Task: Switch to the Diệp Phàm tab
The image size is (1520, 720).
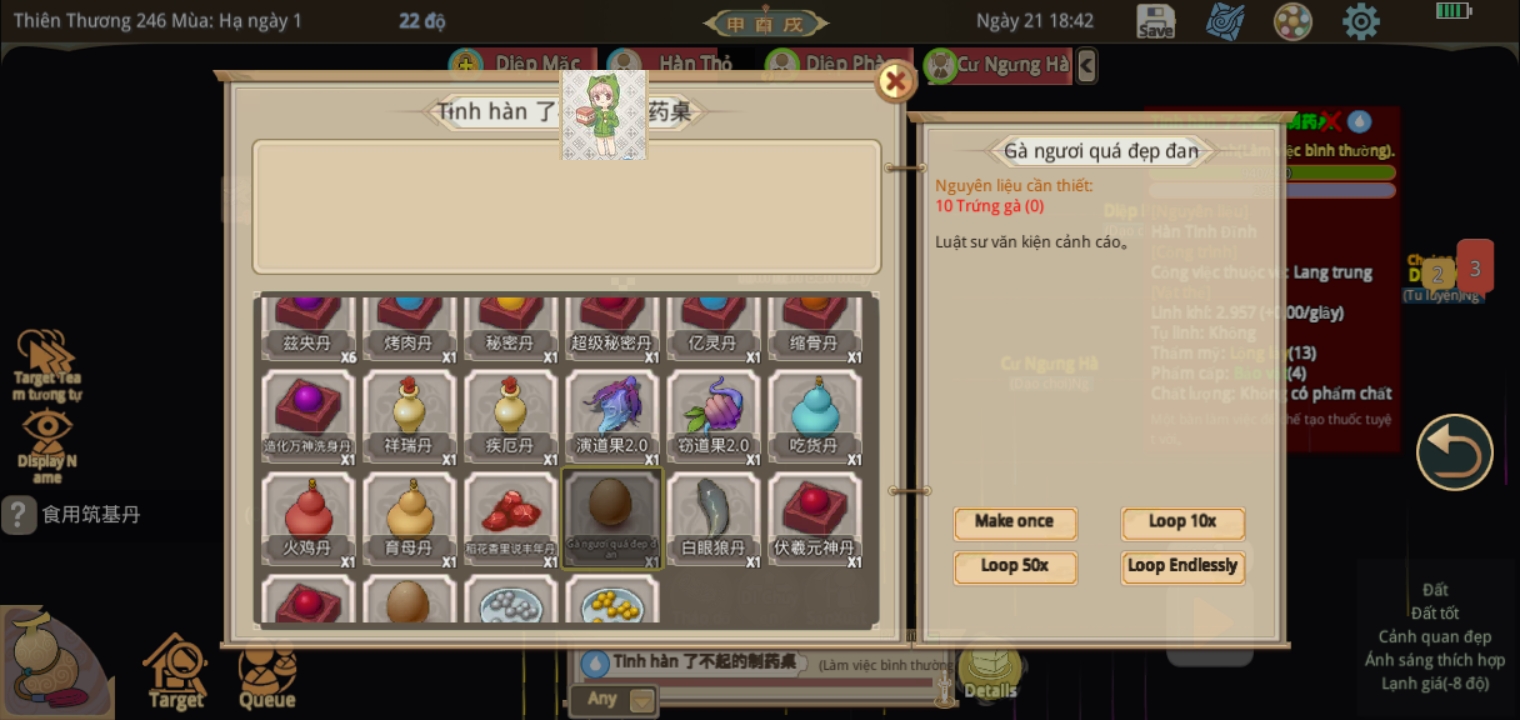Action: click(836, 62)
